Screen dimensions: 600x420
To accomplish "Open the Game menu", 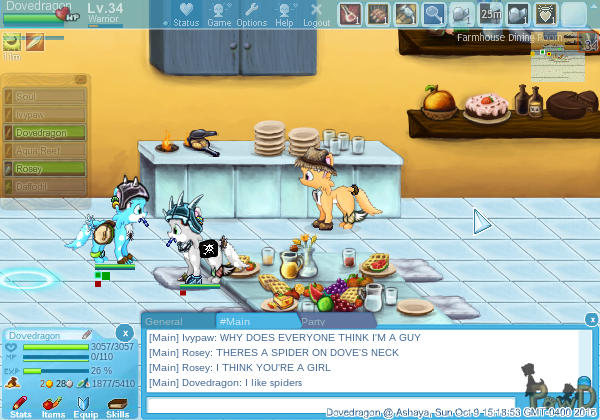I will tap(219, 14).
